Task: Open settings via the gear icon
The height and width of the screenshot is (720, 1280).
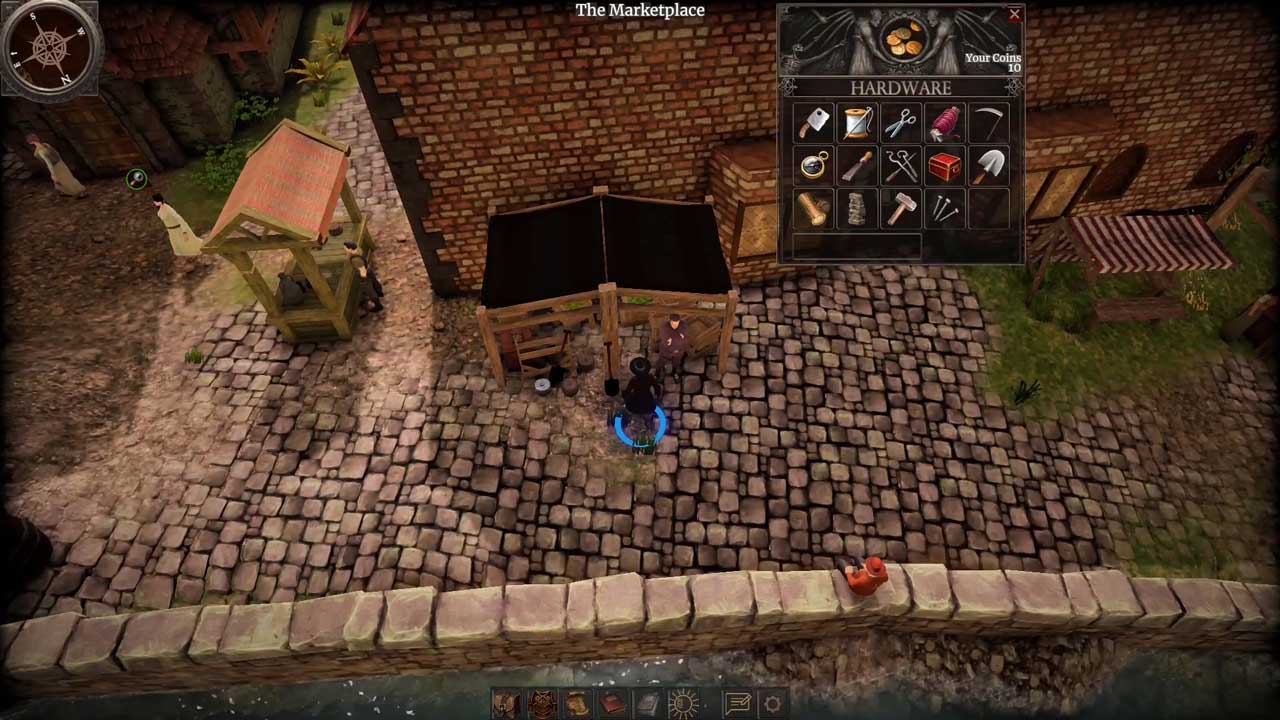Action: (772, 704)
